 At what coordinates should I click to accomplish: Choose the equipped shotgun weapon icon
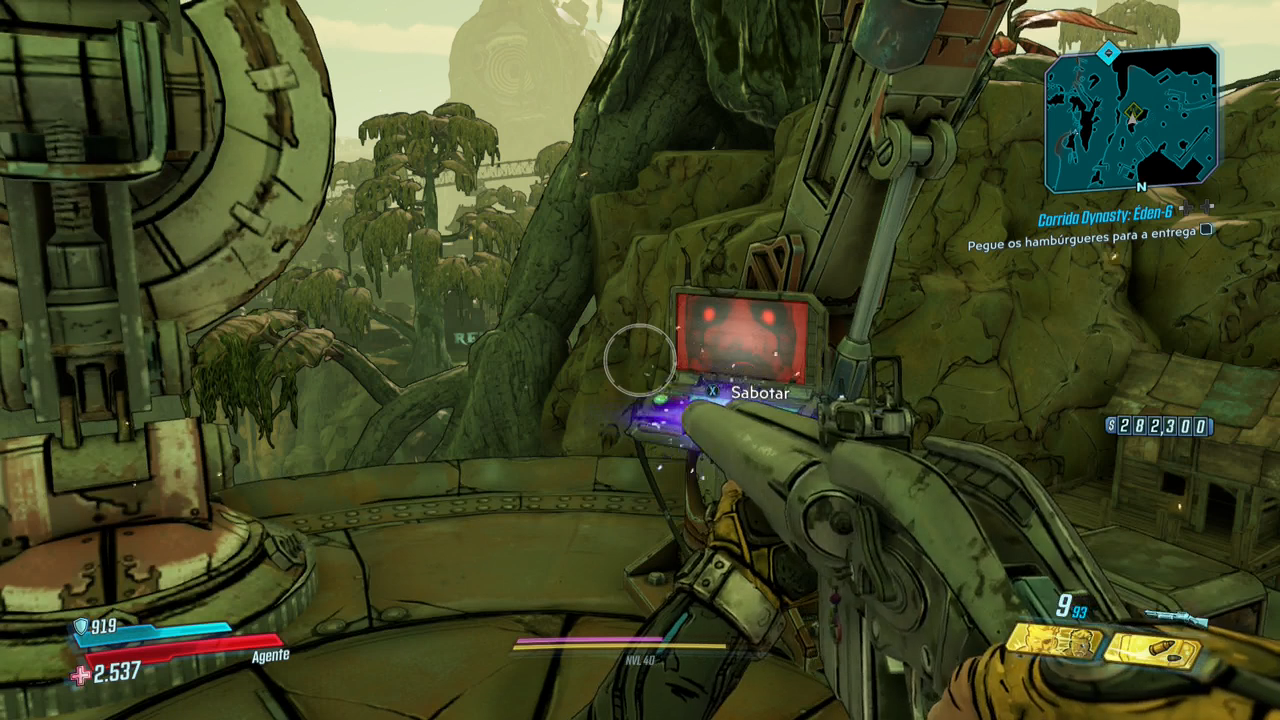click(1175, 618)
